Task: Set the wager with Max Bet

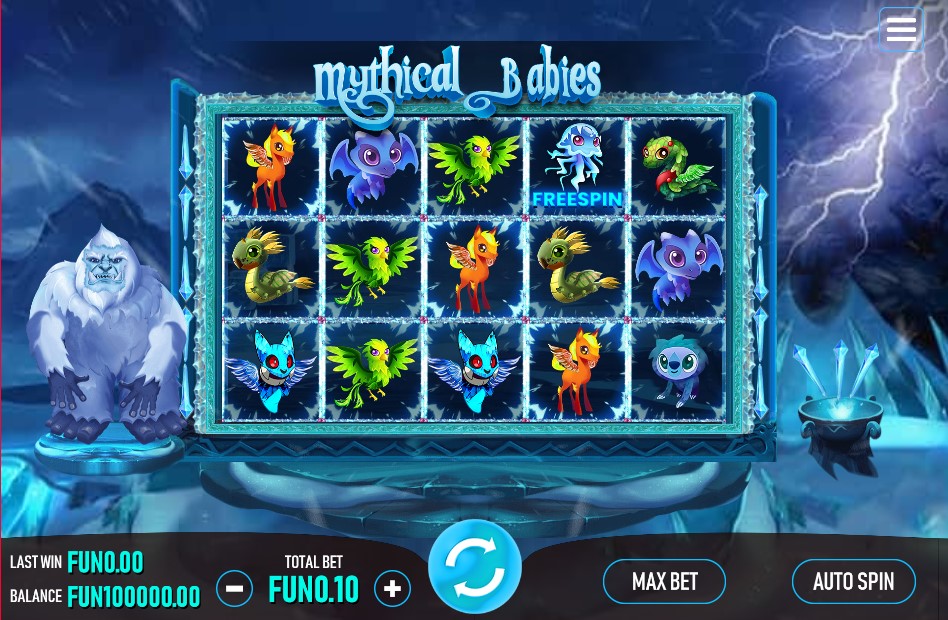Action: point(664,582)
